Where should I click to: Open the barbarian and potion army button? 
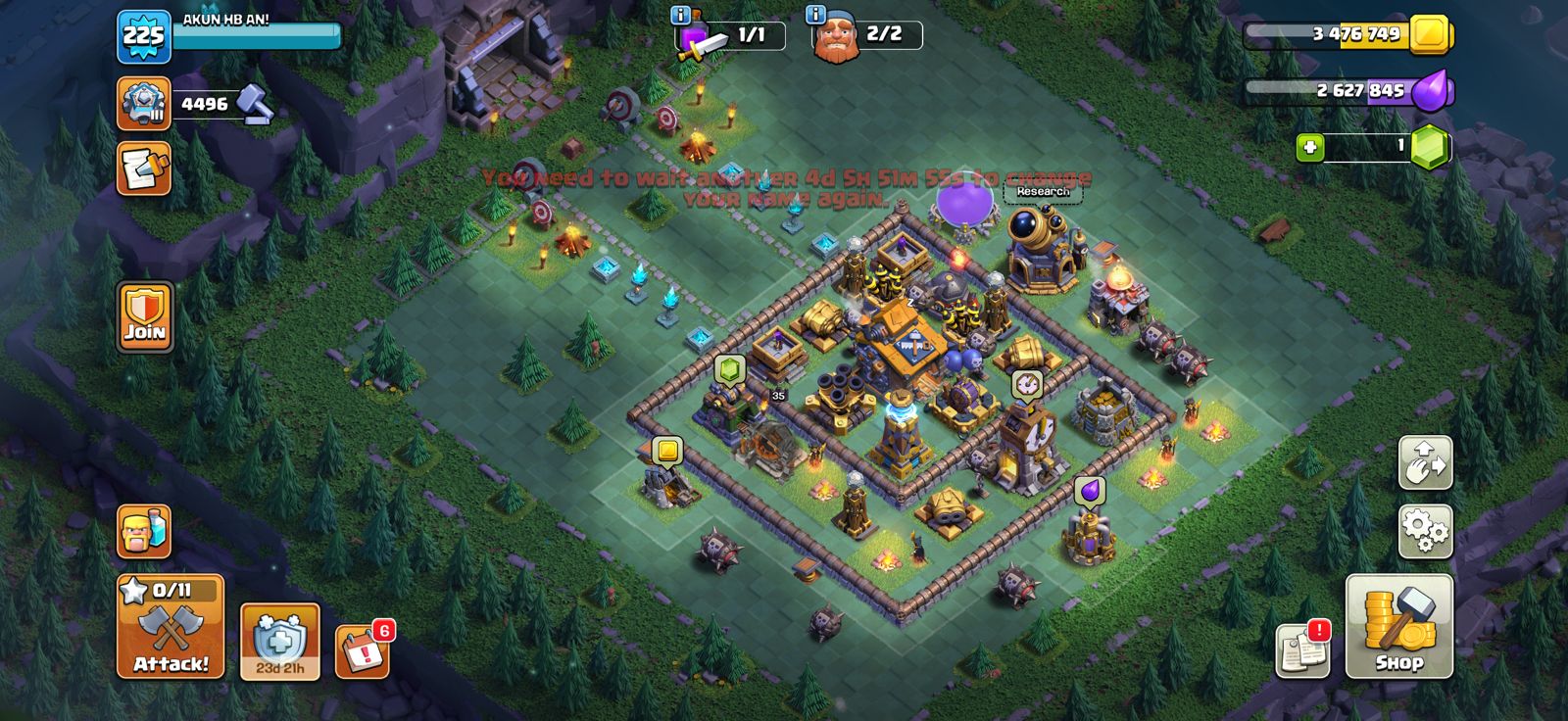click(144, 532)
